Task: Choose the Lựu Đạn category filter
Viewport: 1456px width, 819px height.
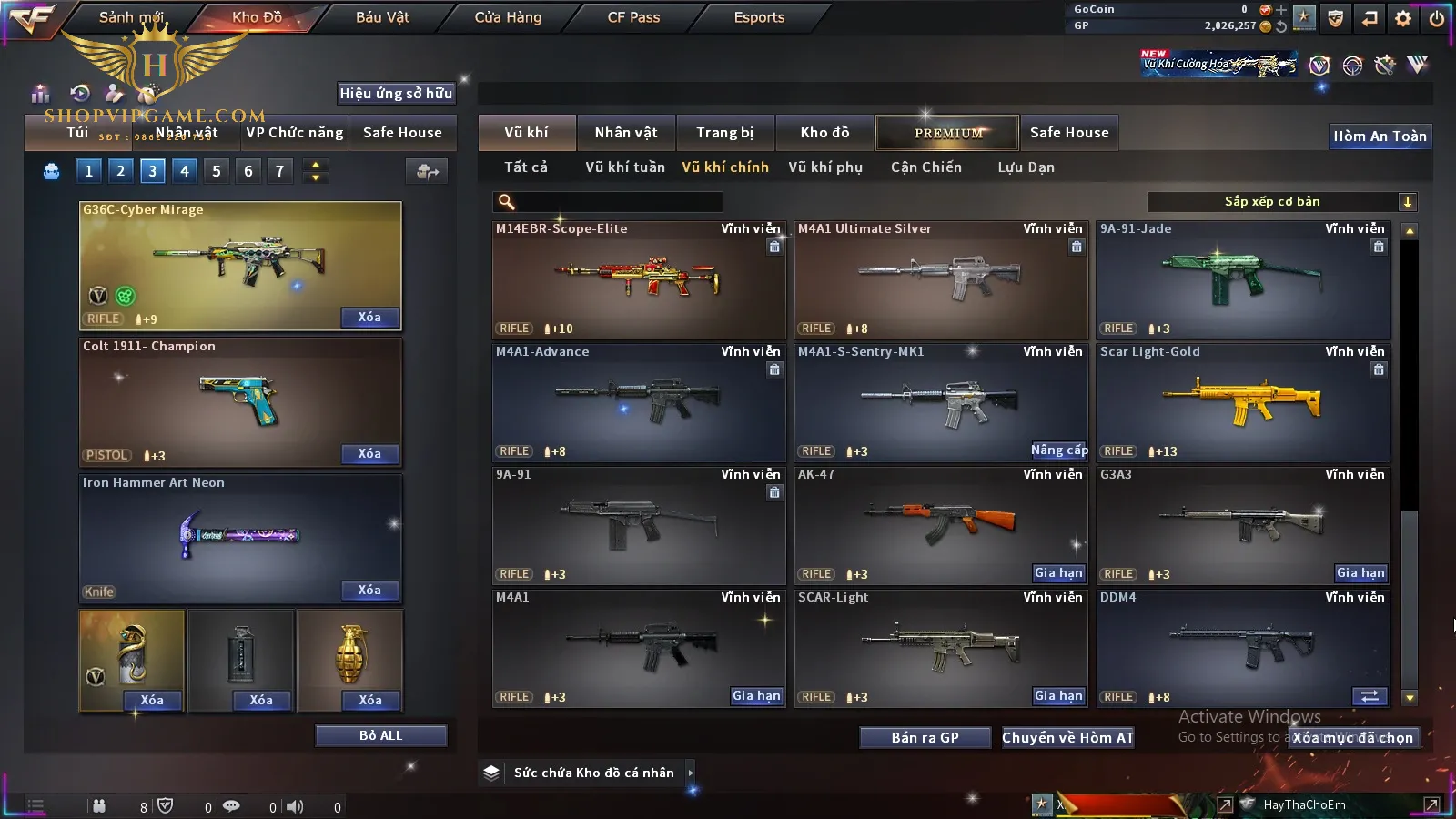Action: (x=1026, y=167)
